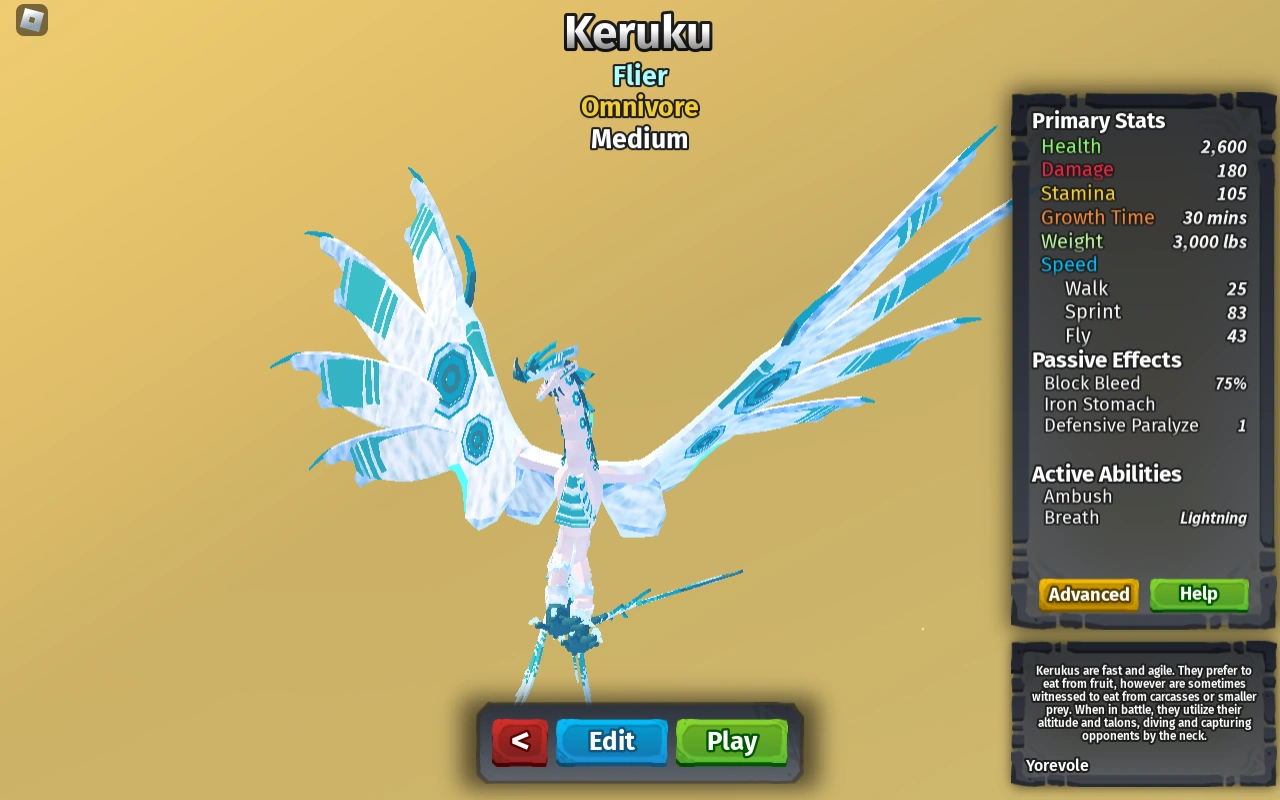Image resolution: width=1280 pixels, height=800 pixels.
Task: Click the Growth Time stat label
Action: 1098,217
